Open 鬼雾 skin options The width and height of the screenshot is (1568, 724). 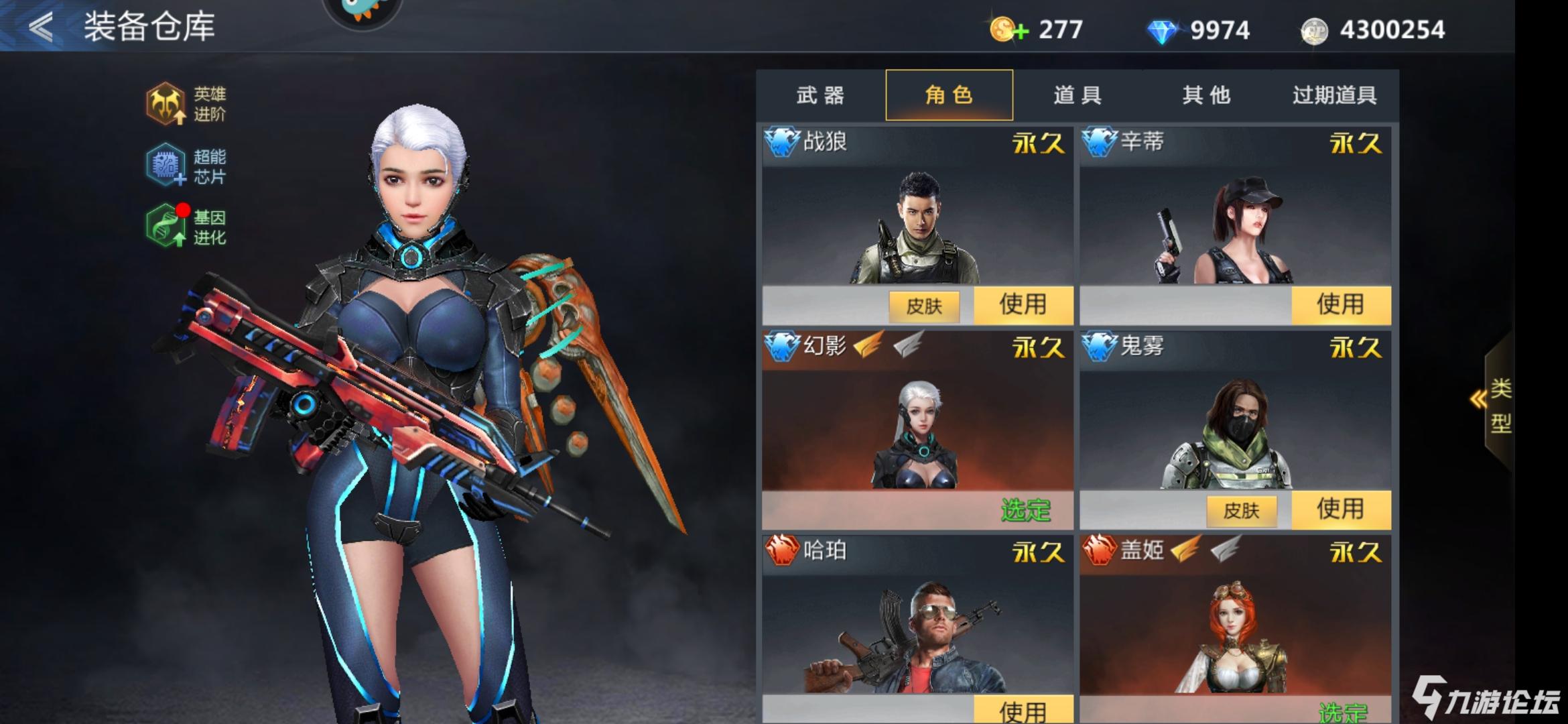click(x=1241, y=511)
